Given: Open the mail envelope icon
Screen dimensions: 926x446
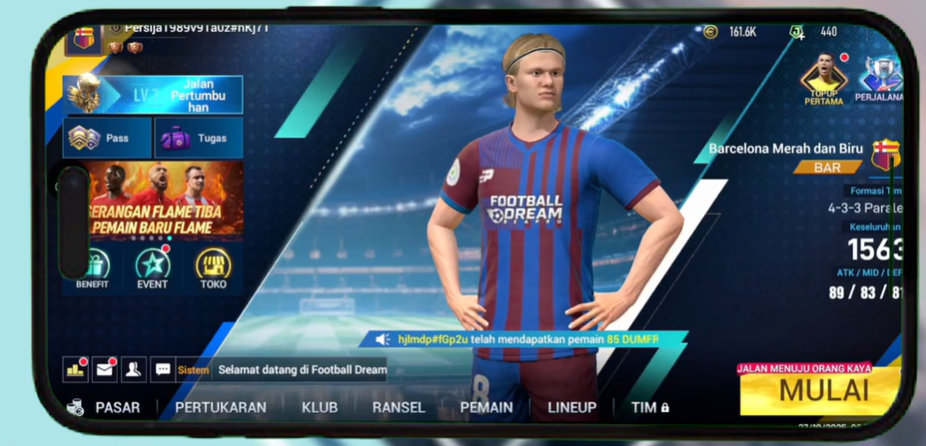Looking at the screenshot, I should (x=104, y=369).
